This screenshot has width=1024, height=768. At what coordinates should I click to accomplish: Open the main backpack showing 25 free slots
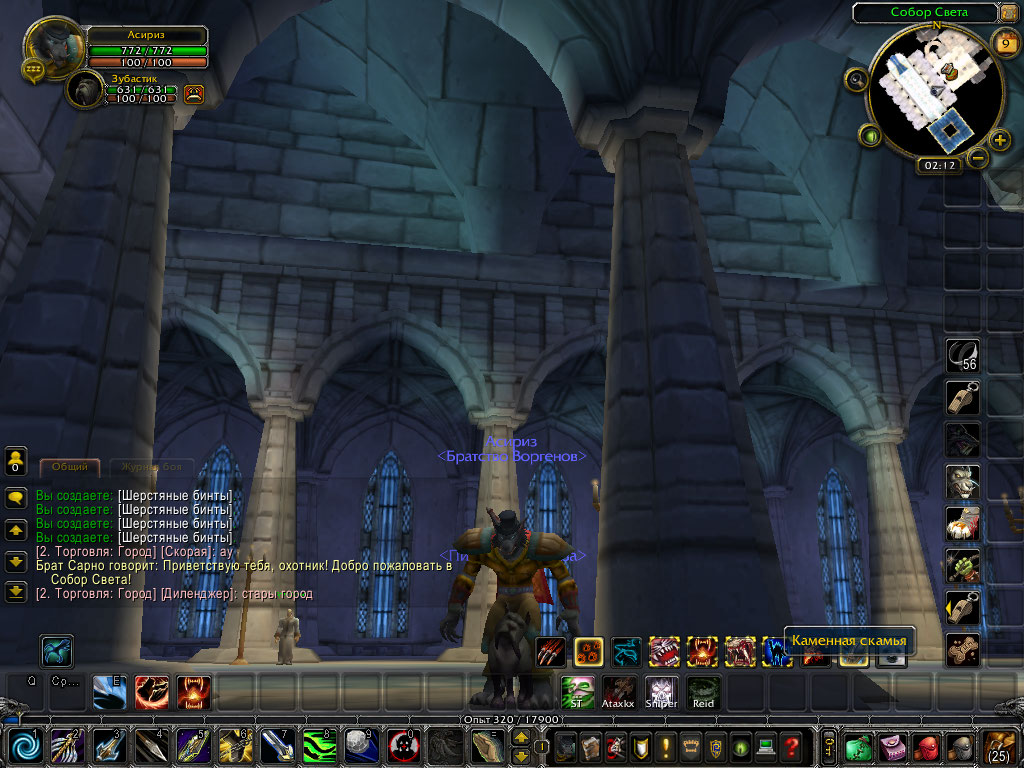1000,746
